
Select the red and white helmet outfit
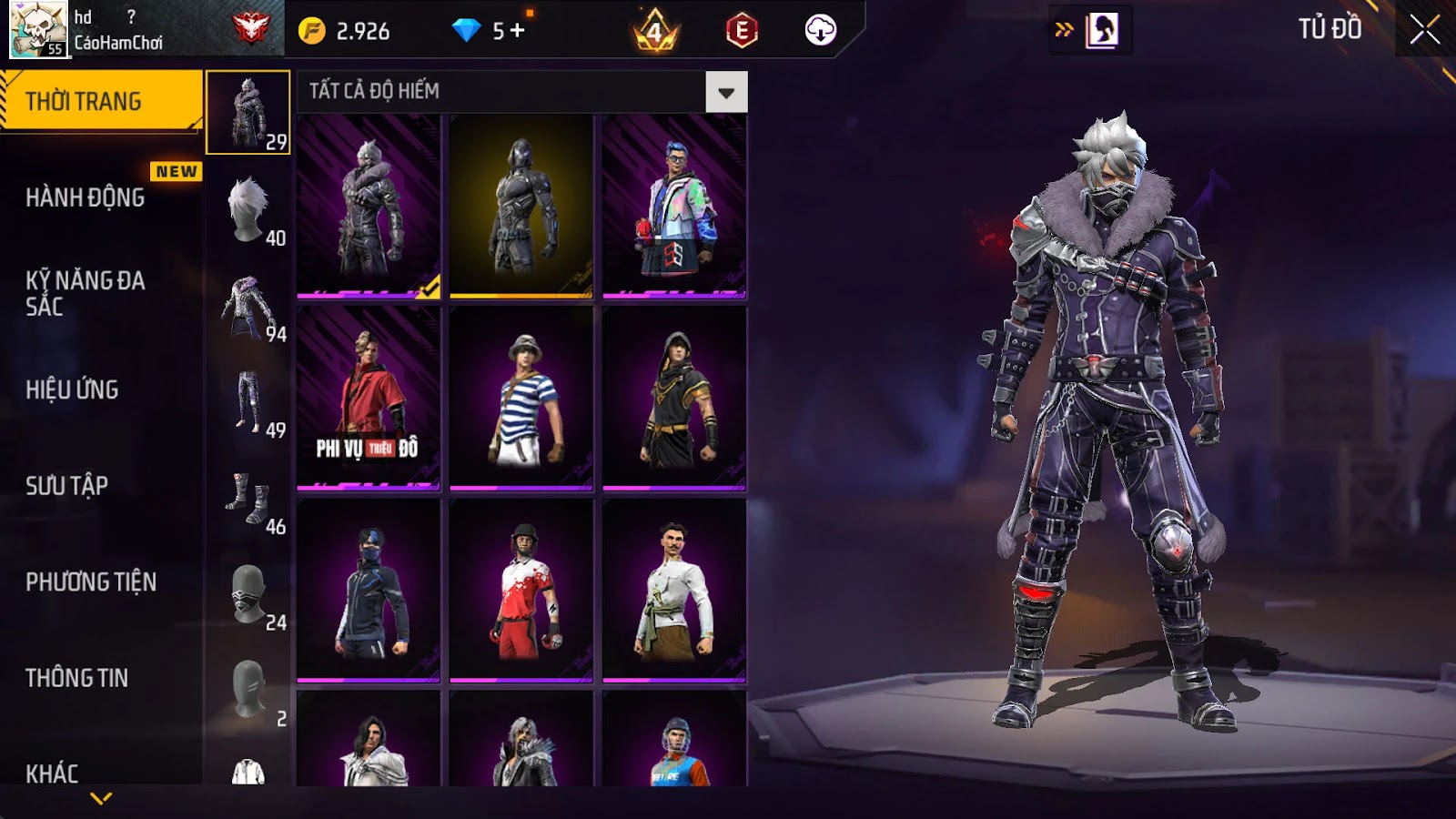click(521, 591)
